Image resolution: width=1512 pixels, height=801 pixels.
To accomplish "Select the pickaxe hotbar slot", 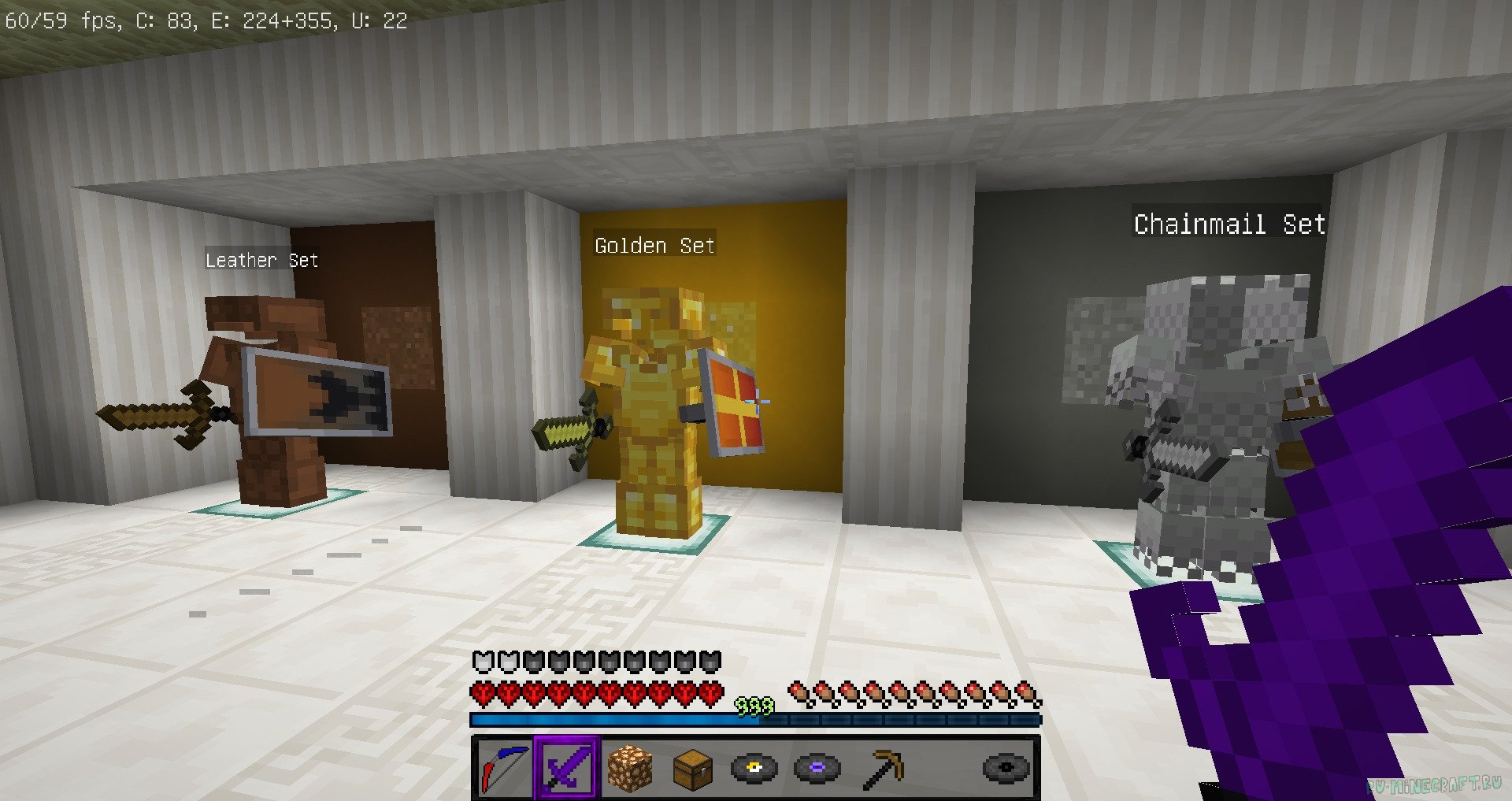I will [x=882, y=768].
